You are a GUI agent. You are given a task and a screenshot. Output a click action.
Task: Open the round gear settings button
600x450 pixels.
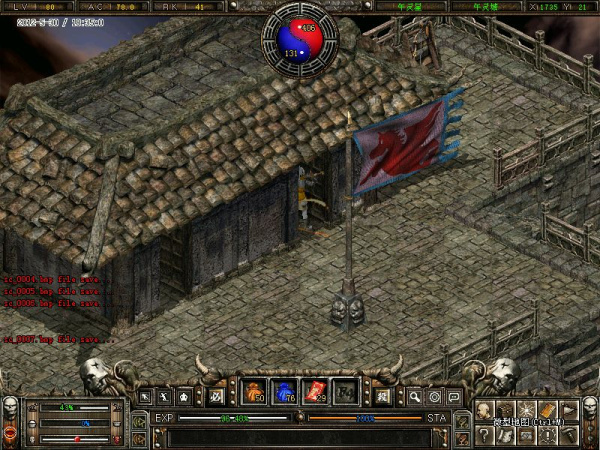[x=435, y=397]
